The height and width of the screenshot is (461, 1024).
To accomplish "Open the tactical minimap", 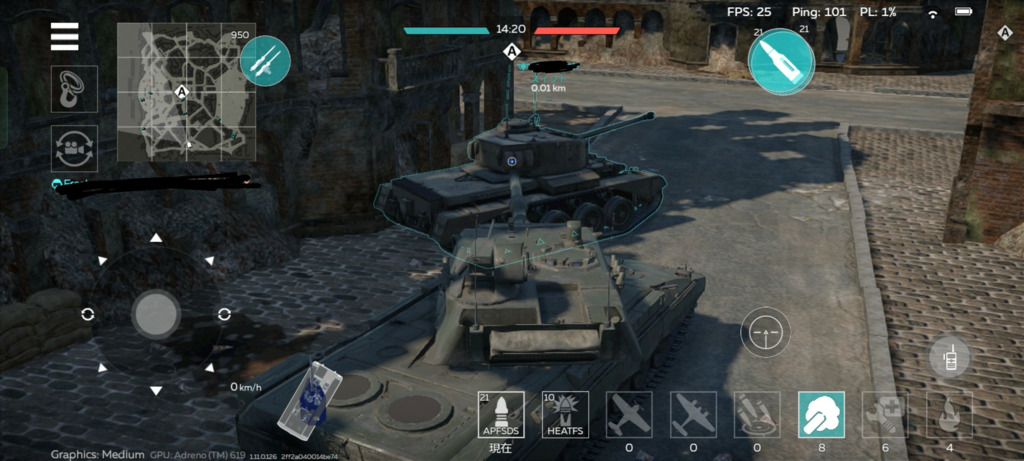I will coord(185,92).
